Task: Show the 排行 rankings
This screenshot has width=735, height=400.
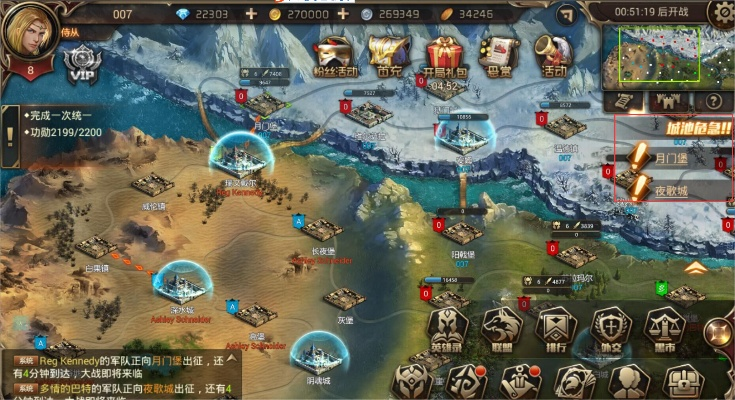Action: pyautogui.click(x=553, y=328)
